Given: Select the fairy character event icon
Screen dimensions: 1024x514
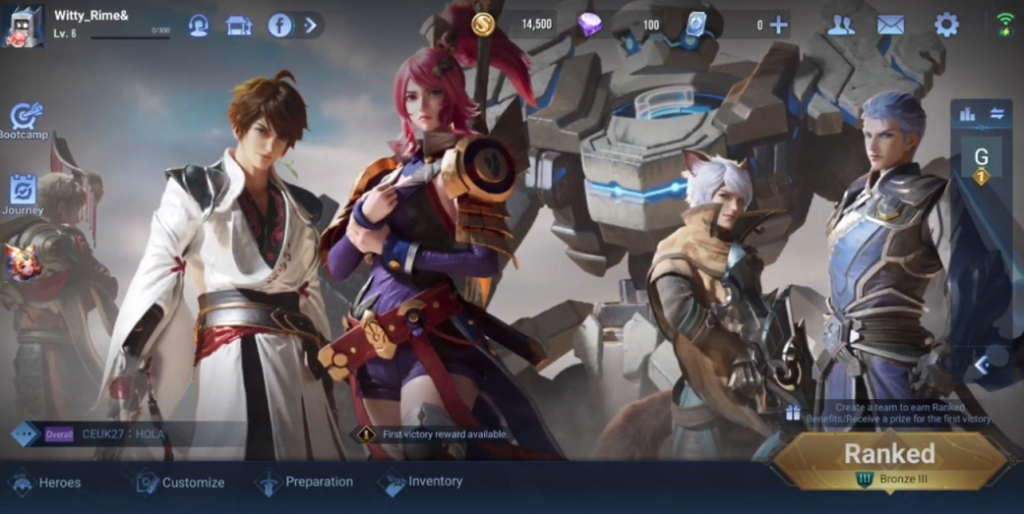Looking at the screenshot, I should (24, 262).
